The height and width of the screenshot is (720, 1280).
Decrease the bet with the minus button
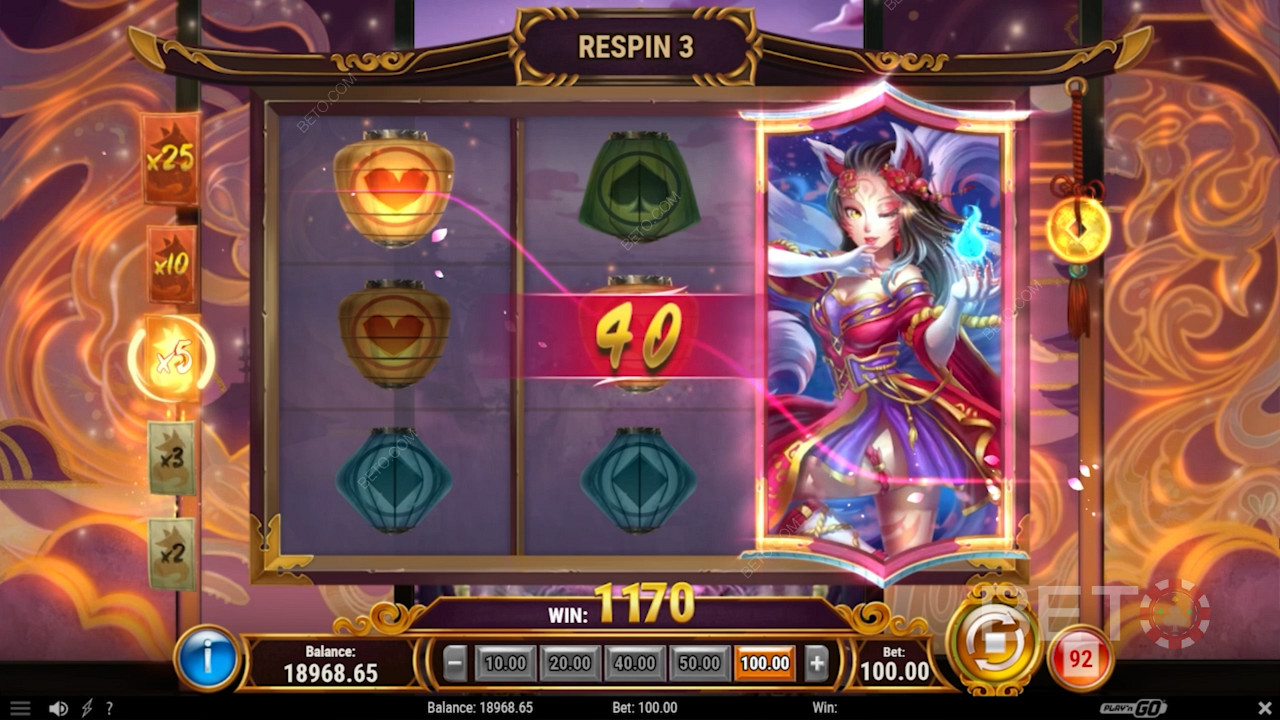tap(455, 663)
